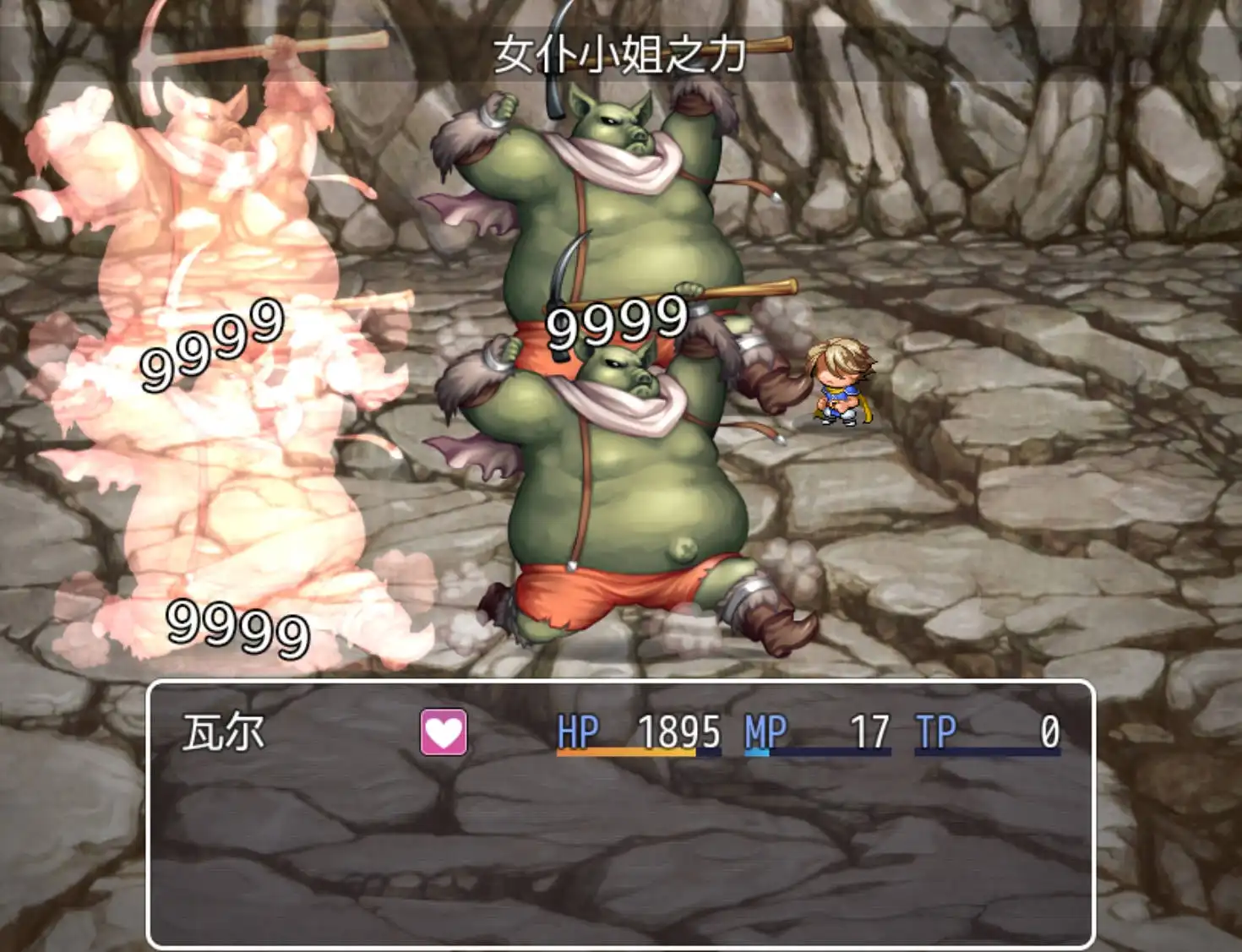Viewport: 1242px width, 952px height.
Task: Click the HP value 1895
Action: pos(678,730)
